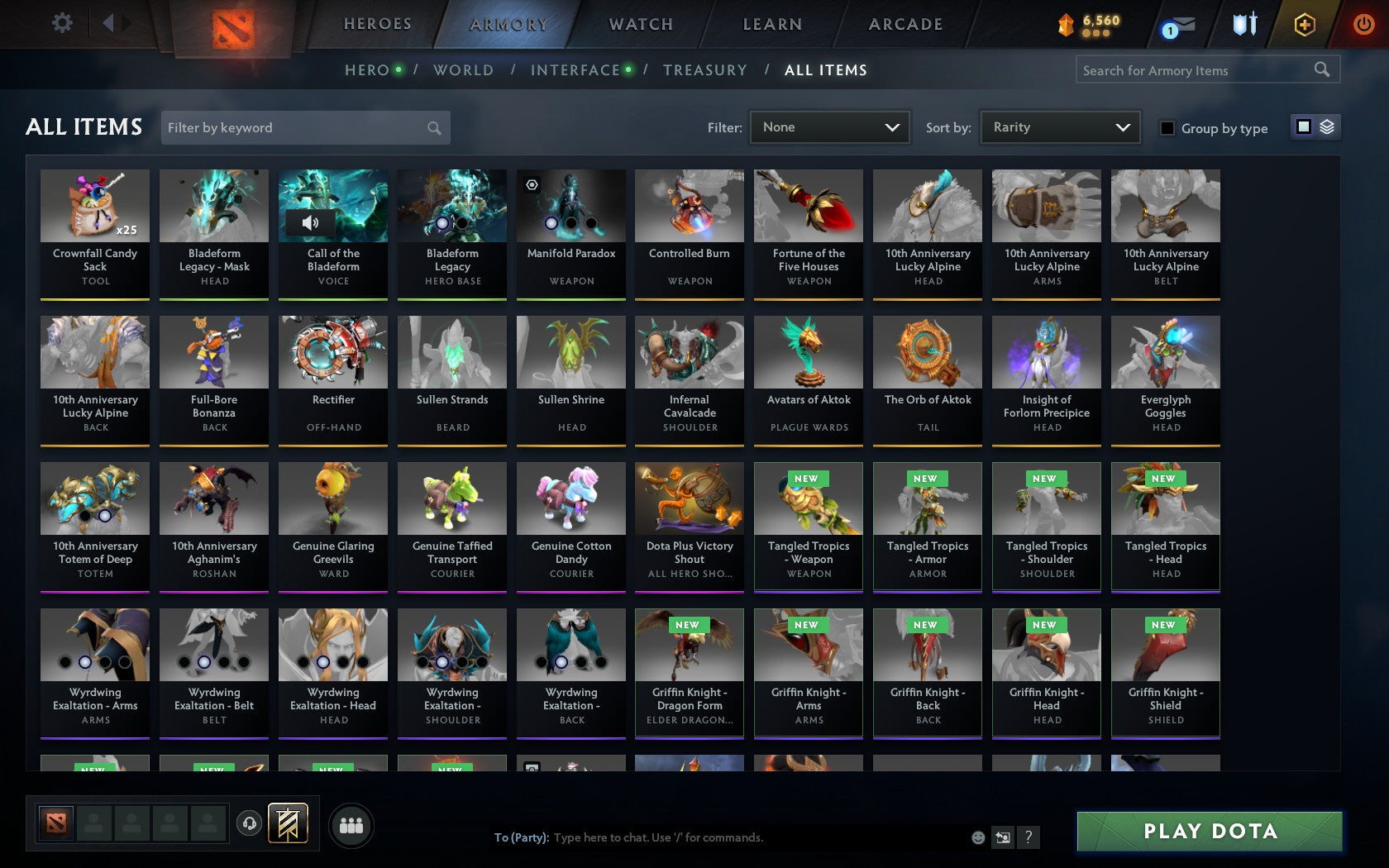Open the WATCH menu item
1389x868 pixels.
point(639,24)
